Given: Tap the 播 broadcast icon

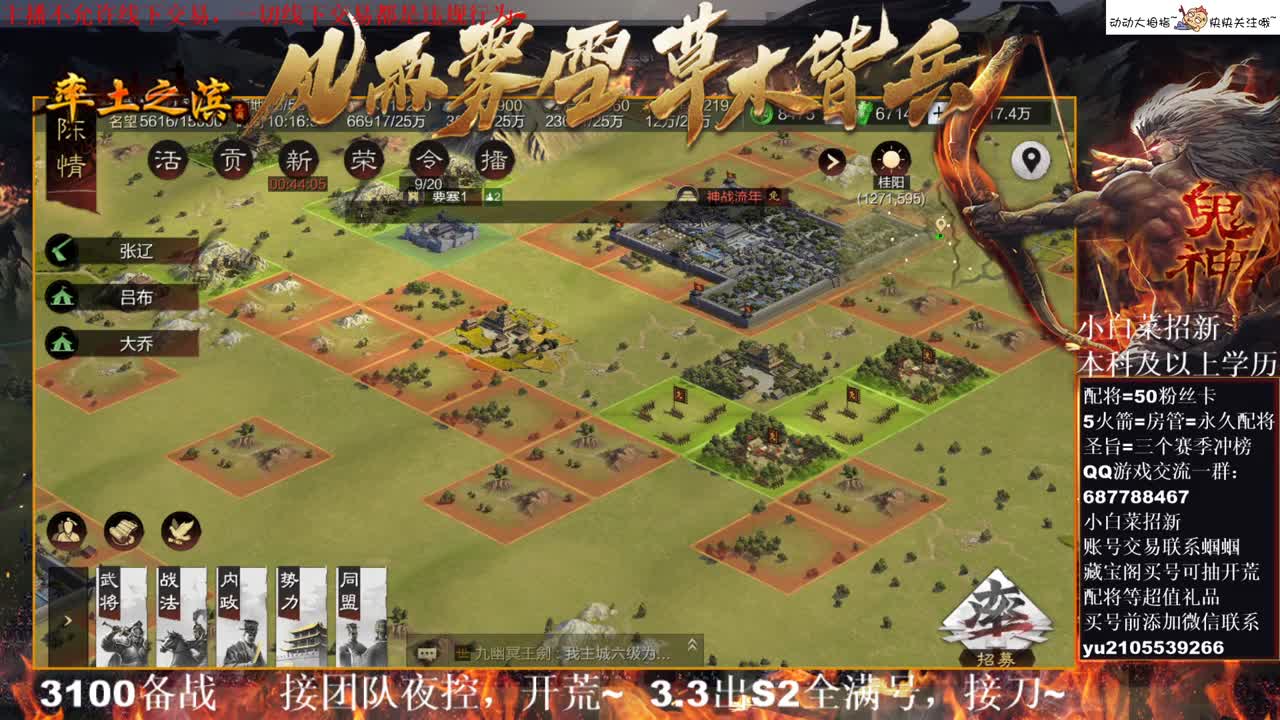Looking at the screenshot, I should pyautogui.click(x=494, y=160).
